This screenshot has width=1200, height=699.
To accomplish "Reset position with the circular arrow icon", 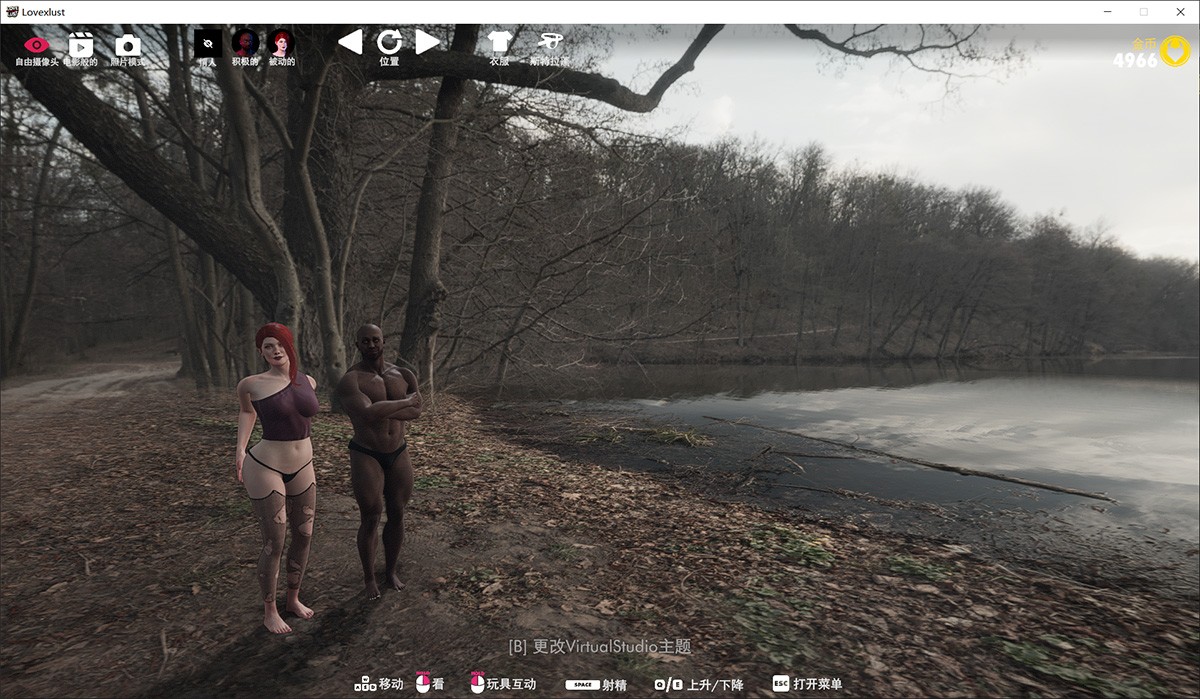I will point(389,42).
